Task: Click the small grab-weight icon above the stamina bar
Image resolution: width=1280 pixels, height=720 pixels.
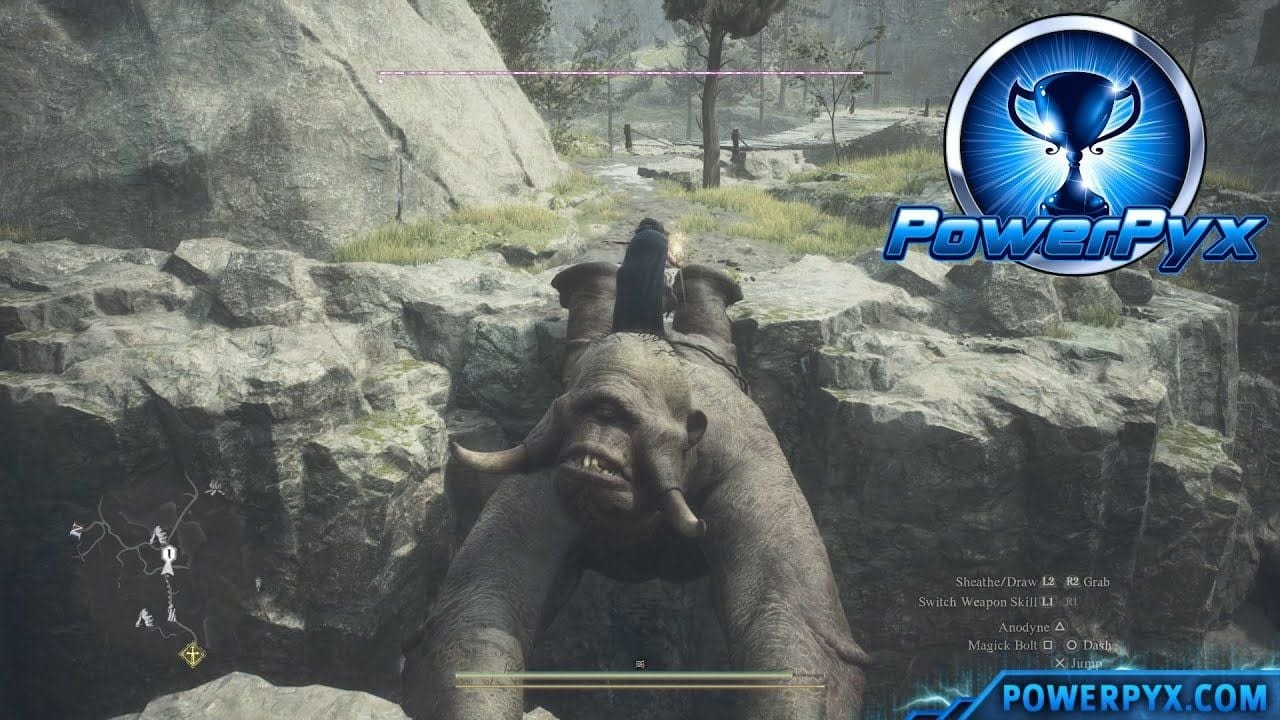Action: 639,664
